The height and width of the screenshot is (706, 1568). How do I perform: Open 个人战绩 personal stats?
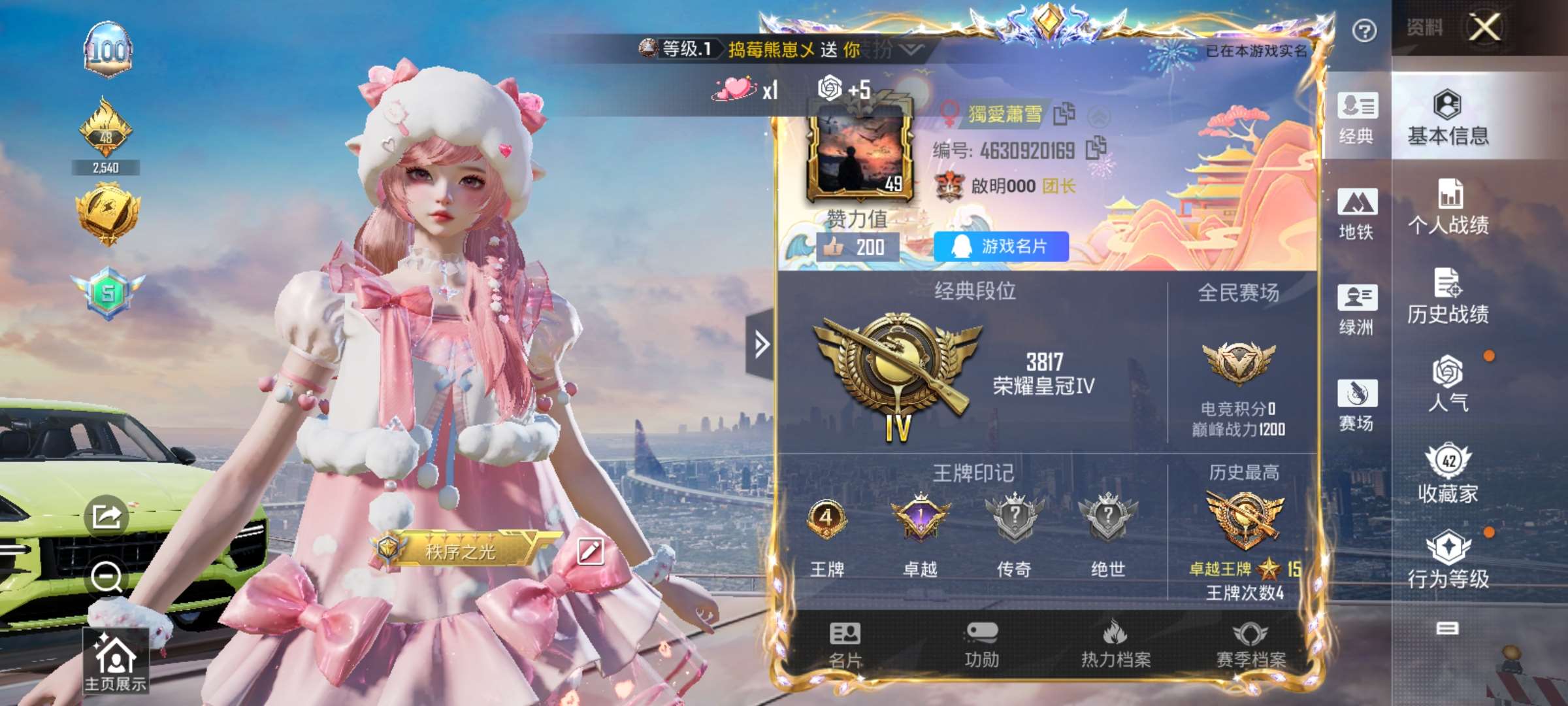[1448, 207]
